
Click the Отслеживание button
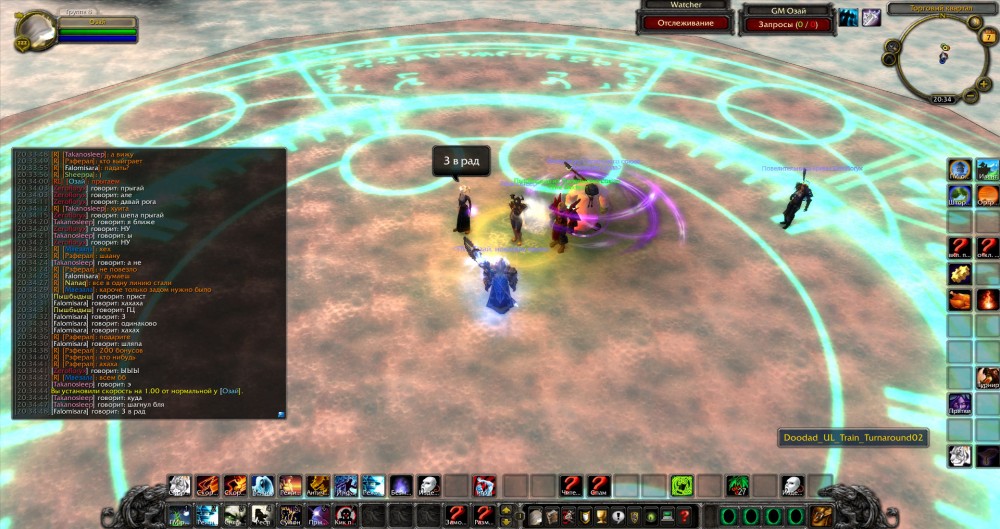coord(685,22)
